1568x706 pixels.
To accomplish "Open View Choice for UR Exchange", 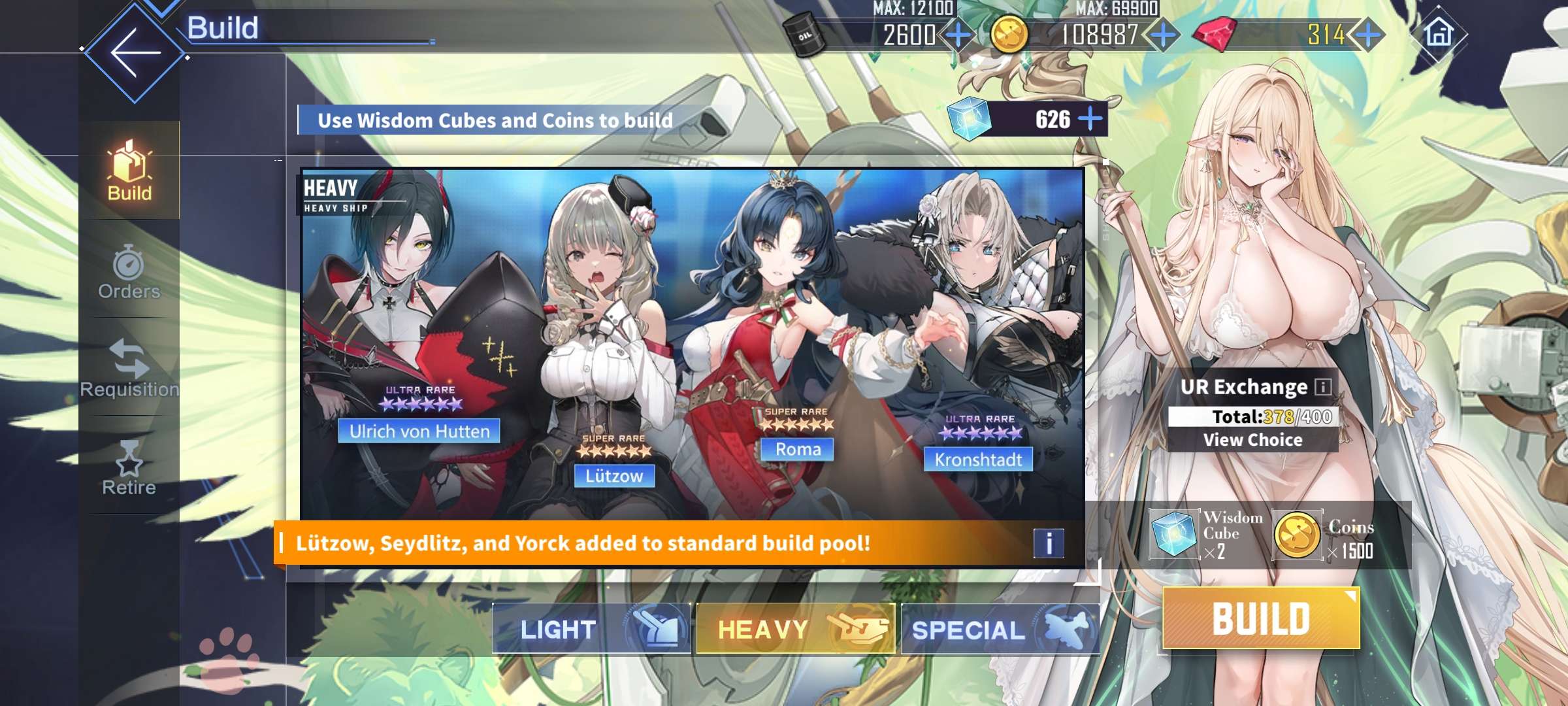I will click(1252, 440).
